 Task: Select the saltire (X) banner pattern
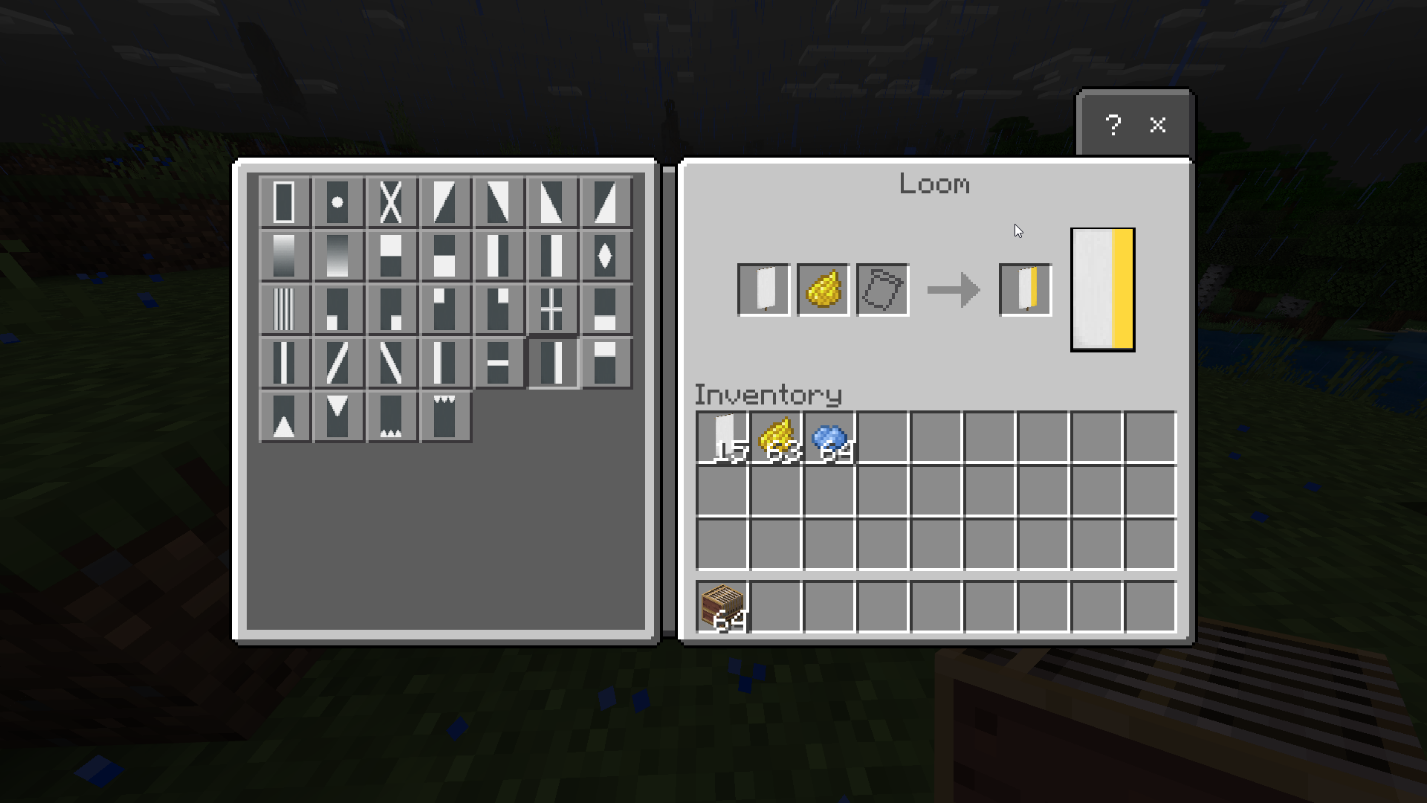coord(392,201)
